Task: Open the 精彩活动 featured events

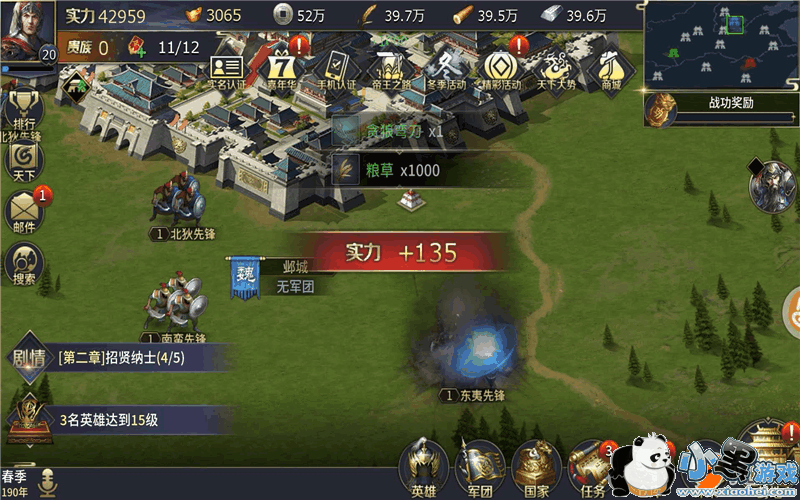Action: [x=499, y=69]
